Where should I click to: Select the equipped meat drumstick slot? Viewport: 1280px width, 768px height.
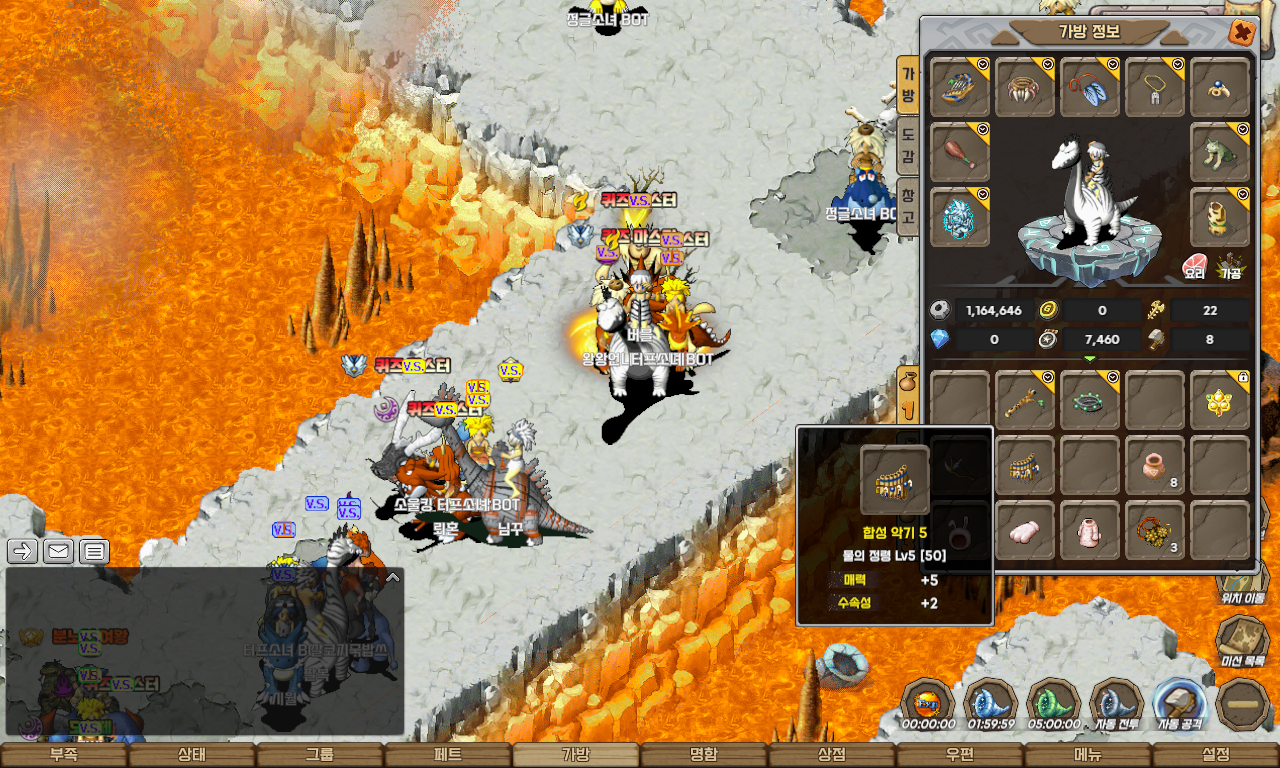point(960,152)
